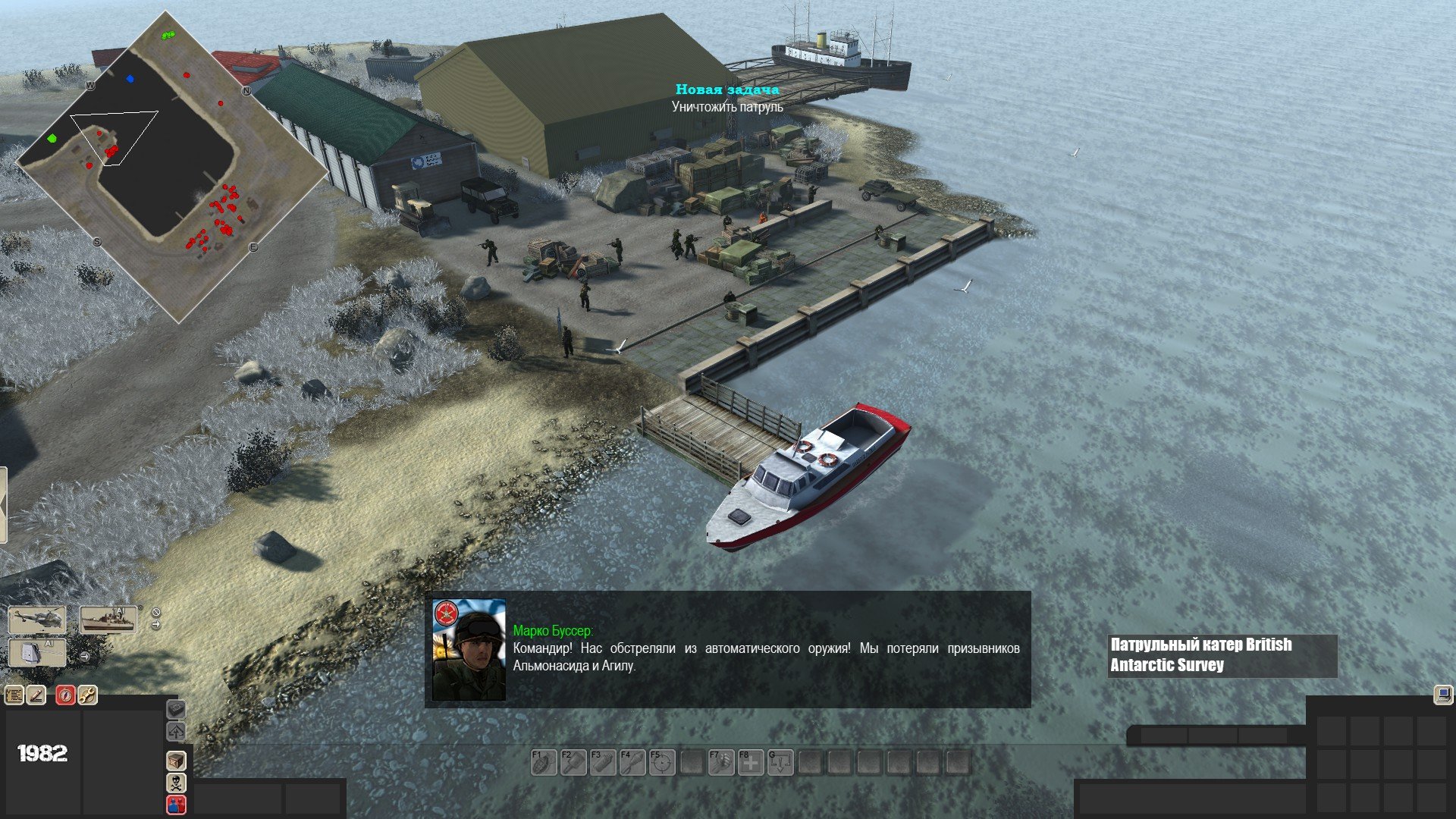The image size is (1456, 819).
Task: Click the up-arrow button above the crate icon
Action: 176,731
